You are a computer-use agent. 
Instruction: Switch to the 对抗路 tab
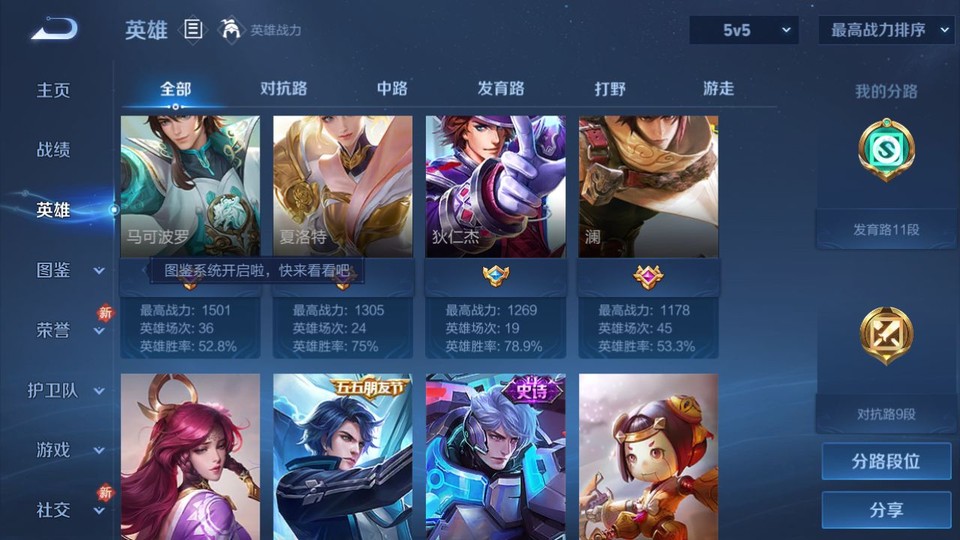pyautogui.click(x=283, y=88)
